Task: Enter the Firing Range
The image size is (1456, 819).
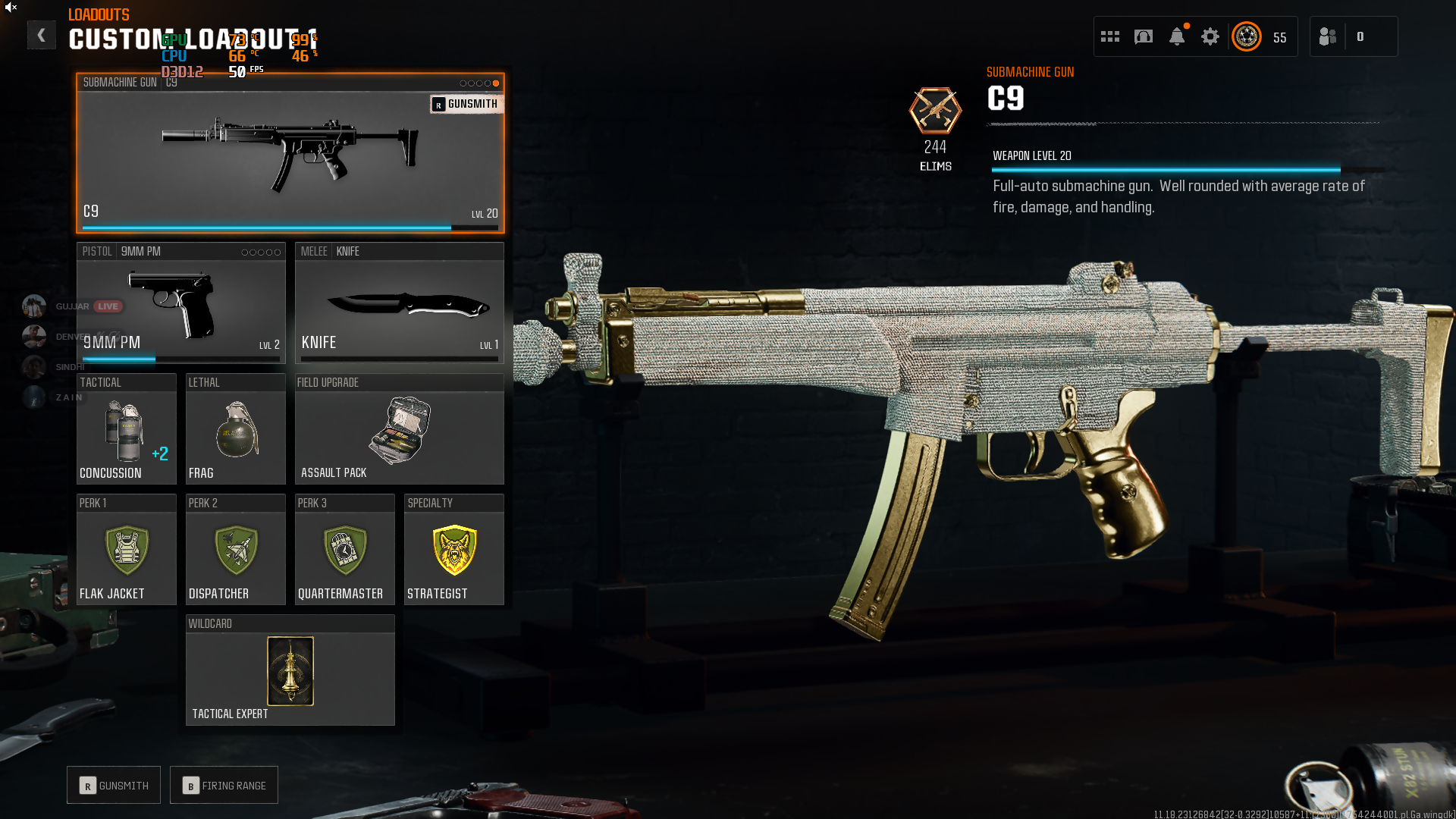Action: tap(224, 786)
